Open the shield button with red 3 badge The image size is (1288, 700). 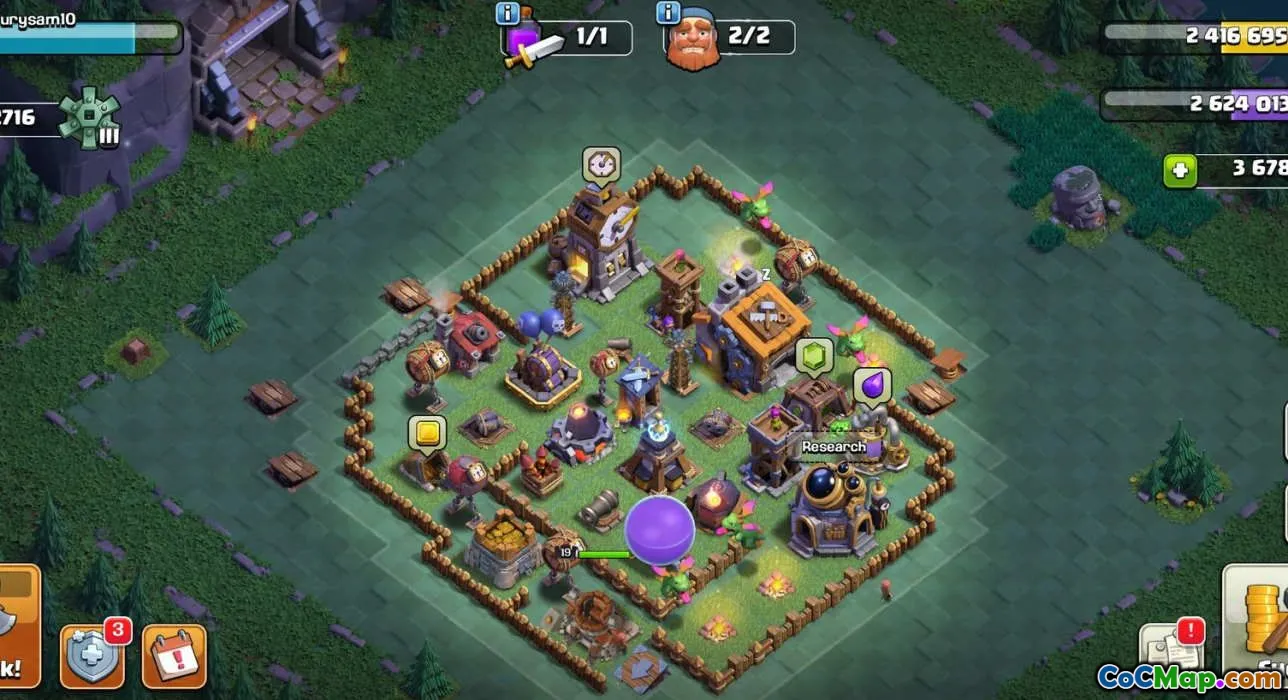93,657
